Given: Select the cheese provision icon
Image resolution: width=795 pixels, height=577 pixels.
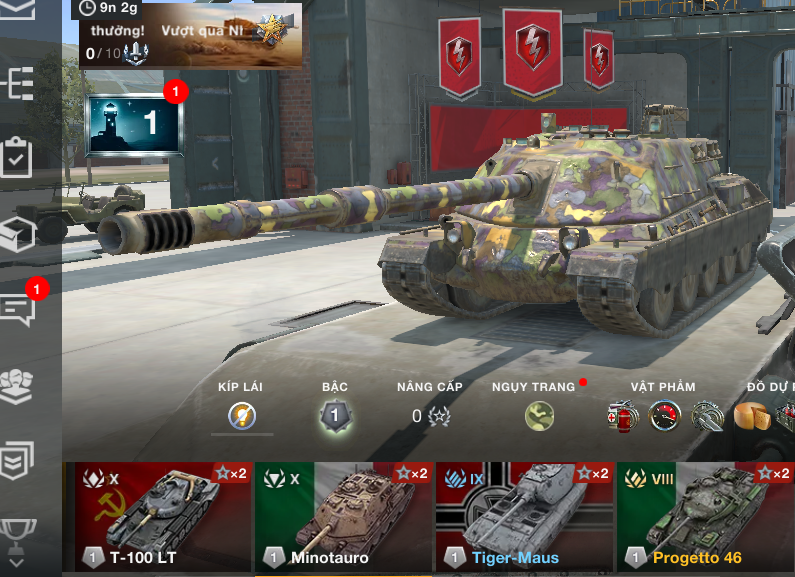Looking at the screenshot, I should [750, 415].
